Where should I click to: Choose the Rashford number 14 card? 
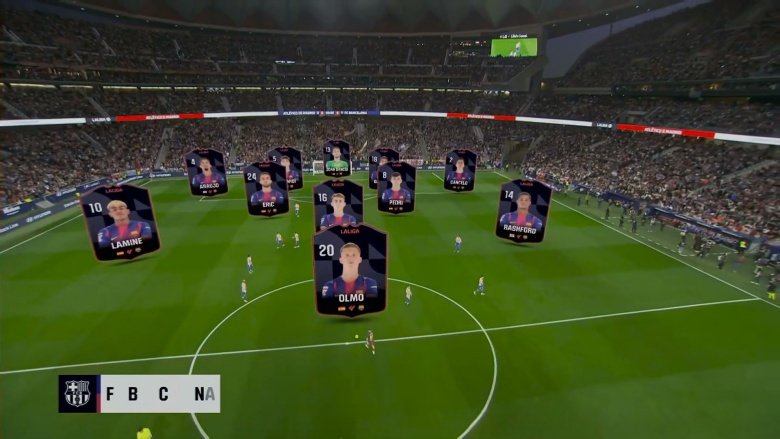click(x=522, y=211)
